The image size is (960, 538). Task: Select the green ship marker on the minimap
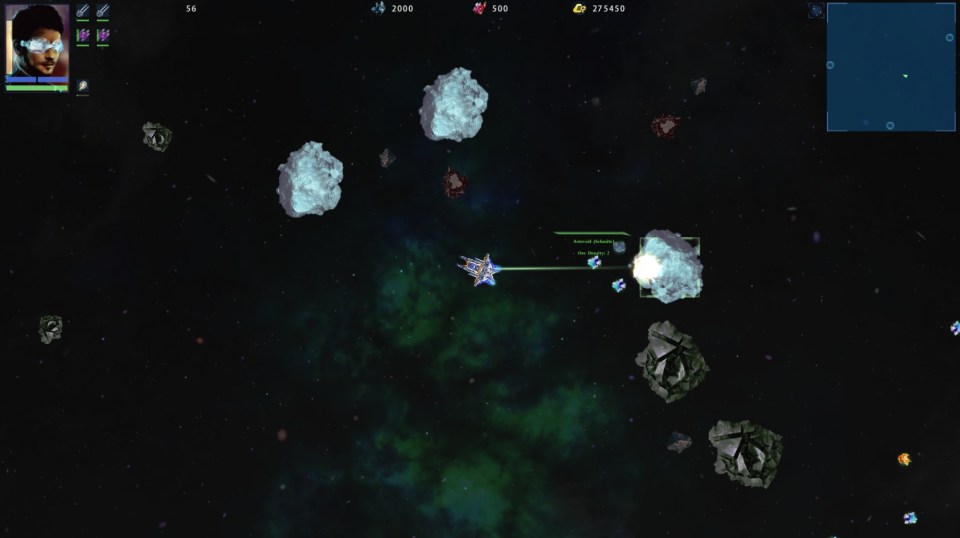905,76
